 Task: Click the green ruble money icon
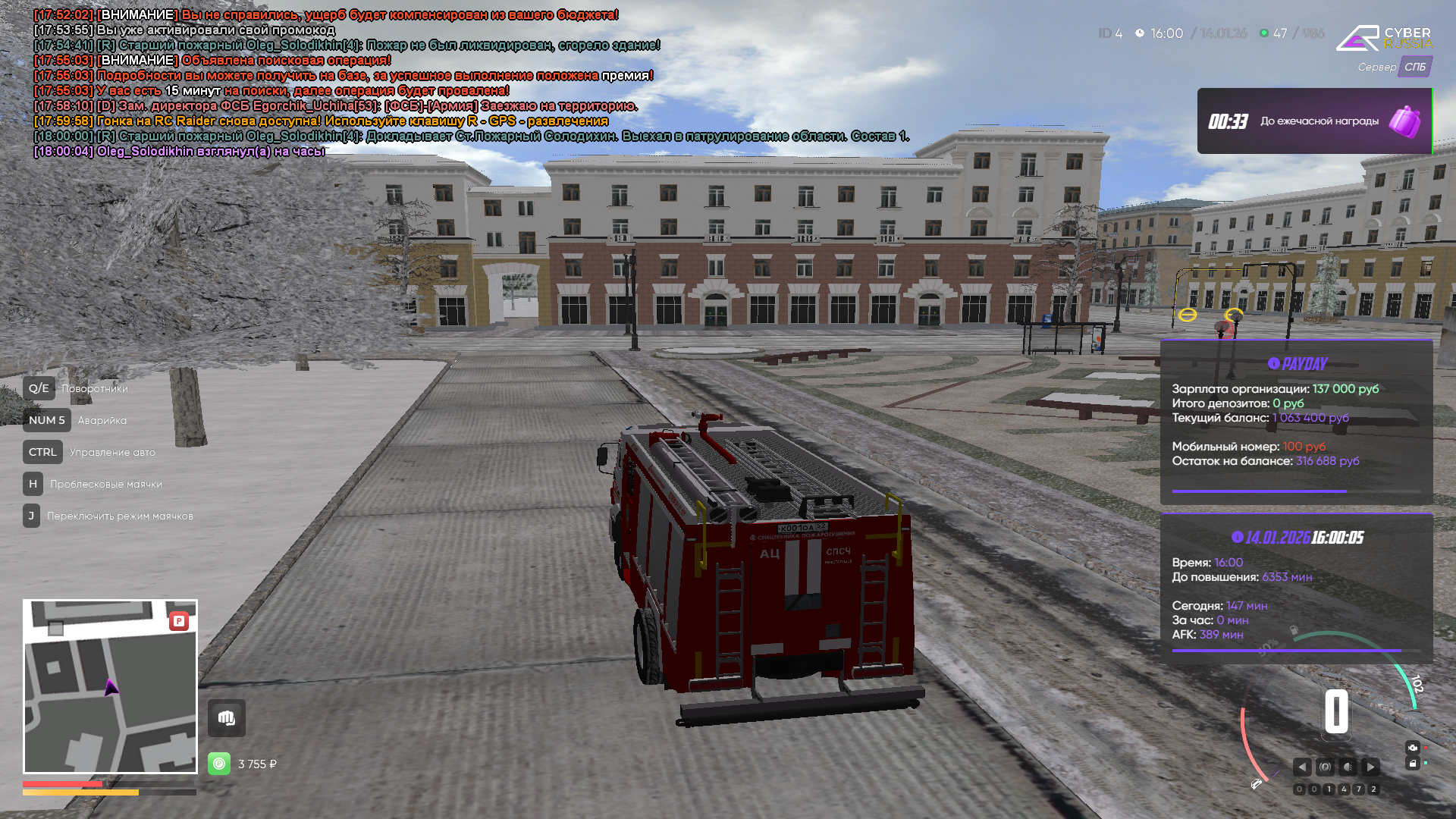[219, 764]
